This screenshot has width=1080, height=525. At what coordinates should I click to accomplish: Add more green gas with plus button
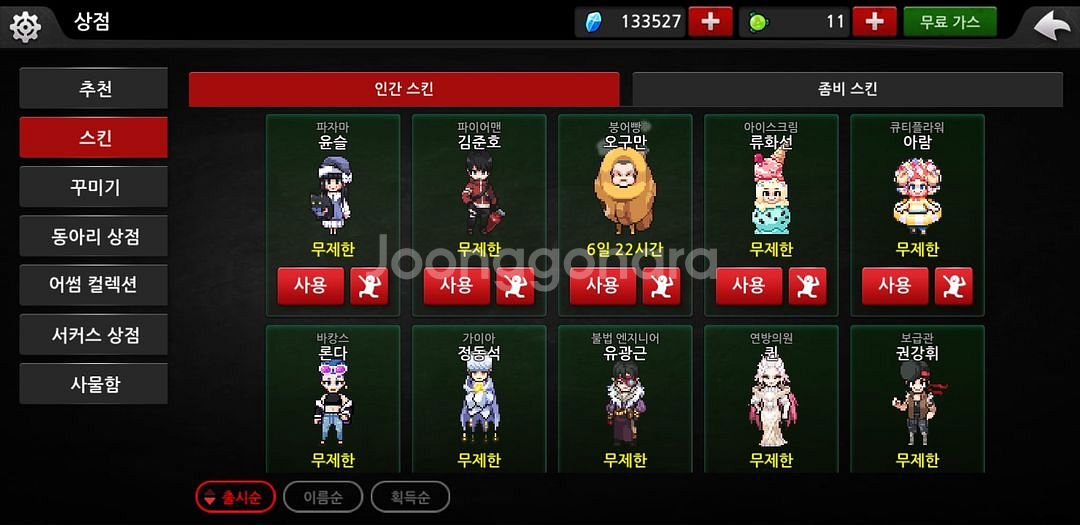click(874, 22)
